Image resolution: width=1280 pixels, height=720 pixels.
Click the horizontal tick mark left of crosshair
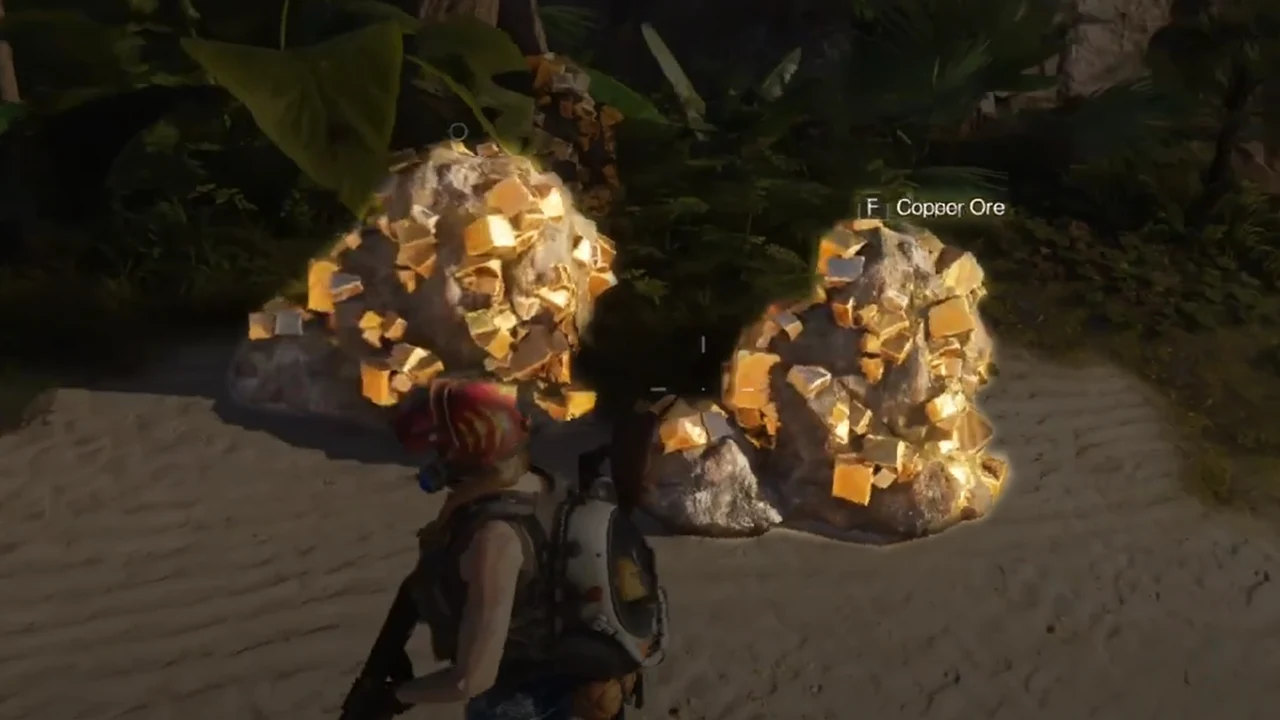click(x=659, y=389)
